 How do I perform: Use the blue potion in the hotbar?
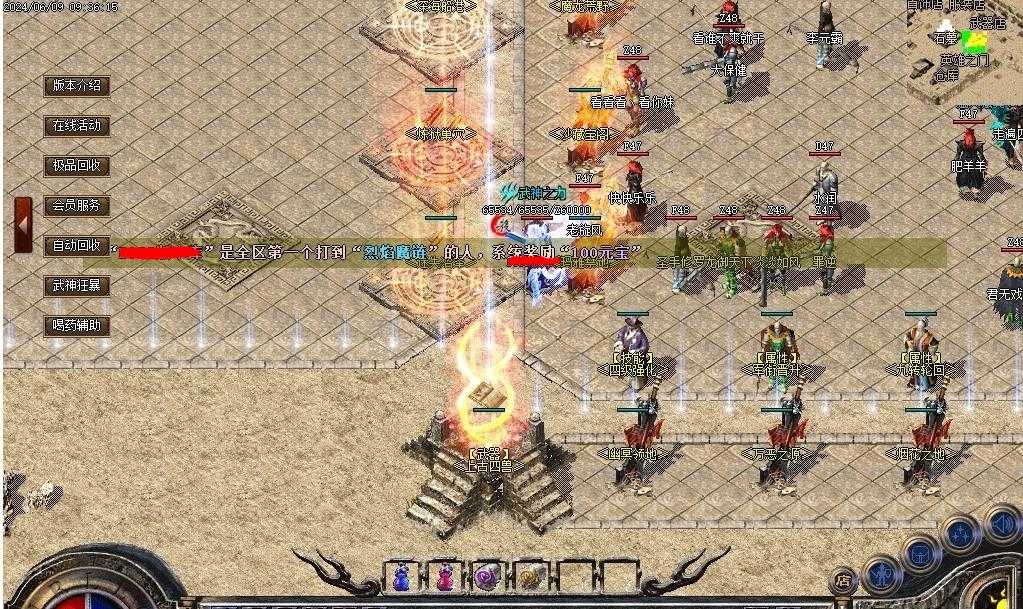(x=401, y=577)
